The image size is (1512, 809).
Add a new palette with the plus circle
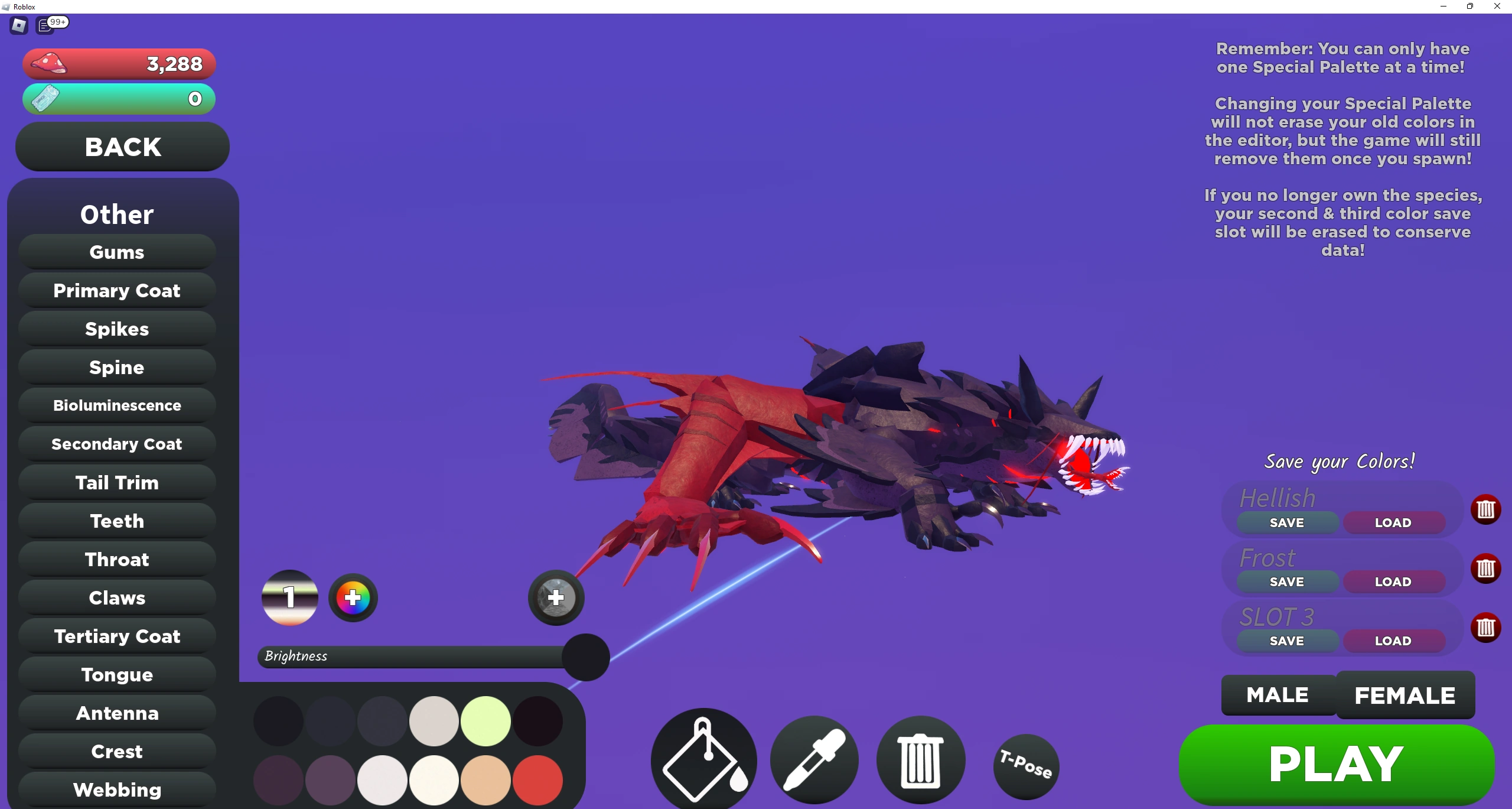[555, 598]
